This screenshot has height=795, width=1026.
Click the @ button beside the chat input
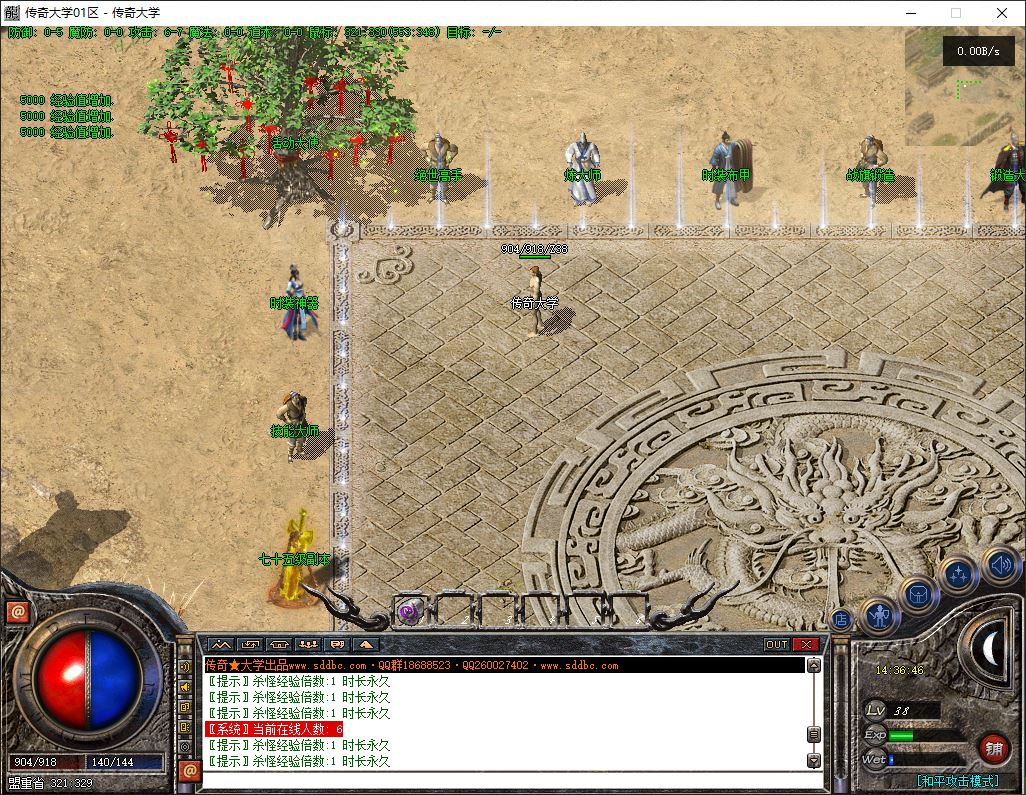[x=188, y=770]
